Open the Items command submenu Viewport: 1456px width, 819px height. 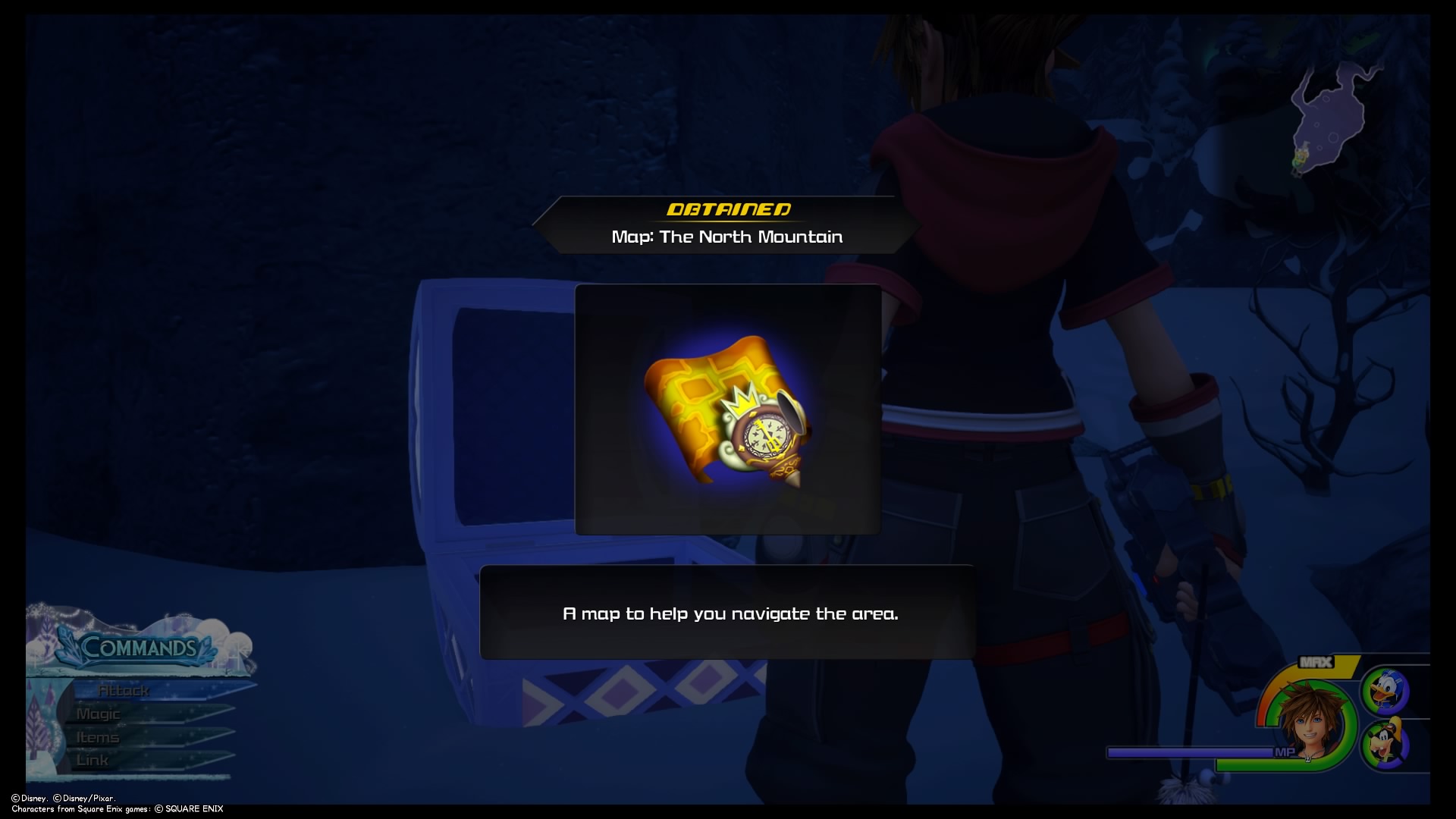(x=97, y=736)
